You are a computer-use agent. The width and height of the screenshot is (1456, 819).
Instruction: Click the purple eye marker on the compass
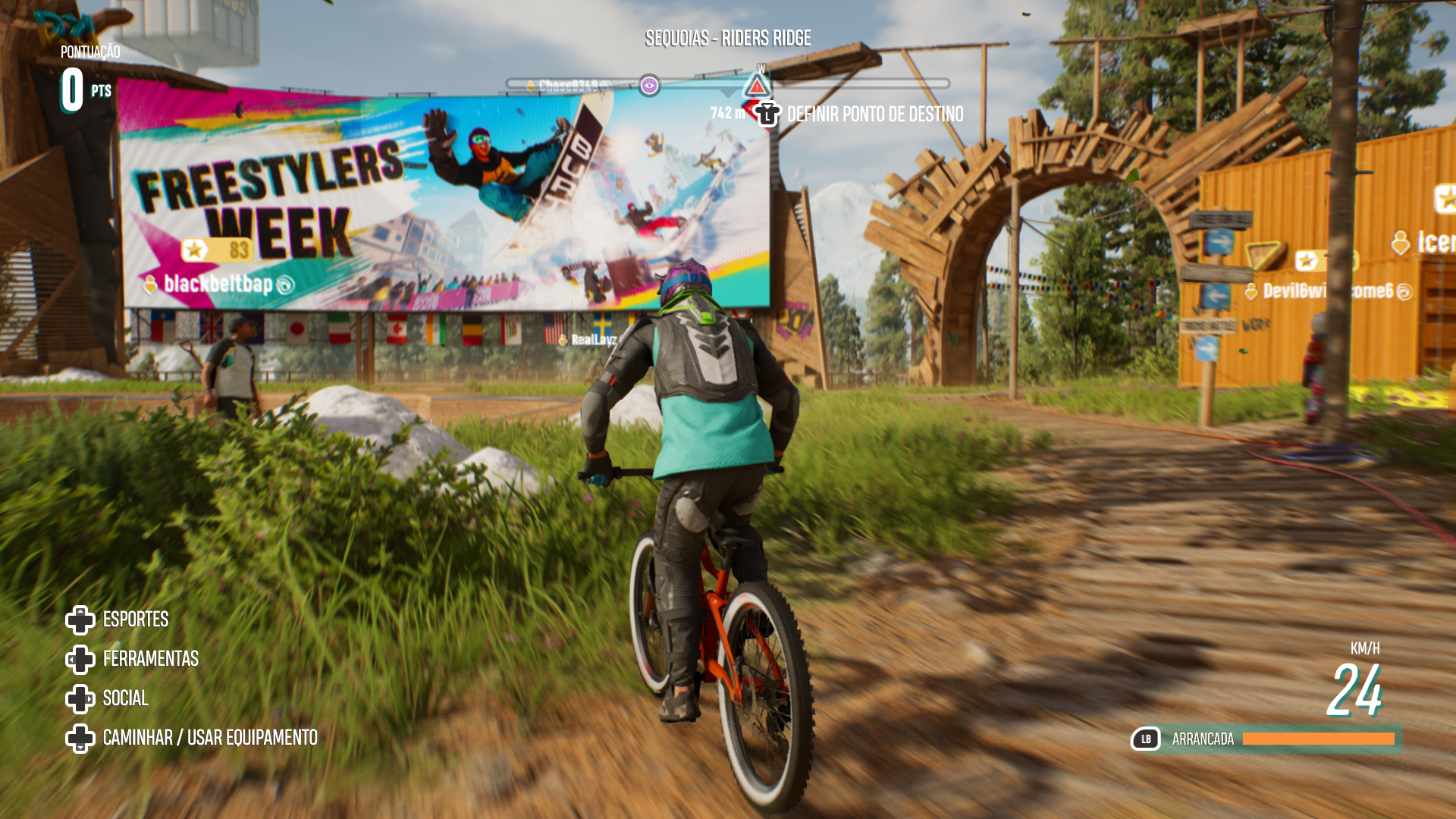[x=649, y=86]
